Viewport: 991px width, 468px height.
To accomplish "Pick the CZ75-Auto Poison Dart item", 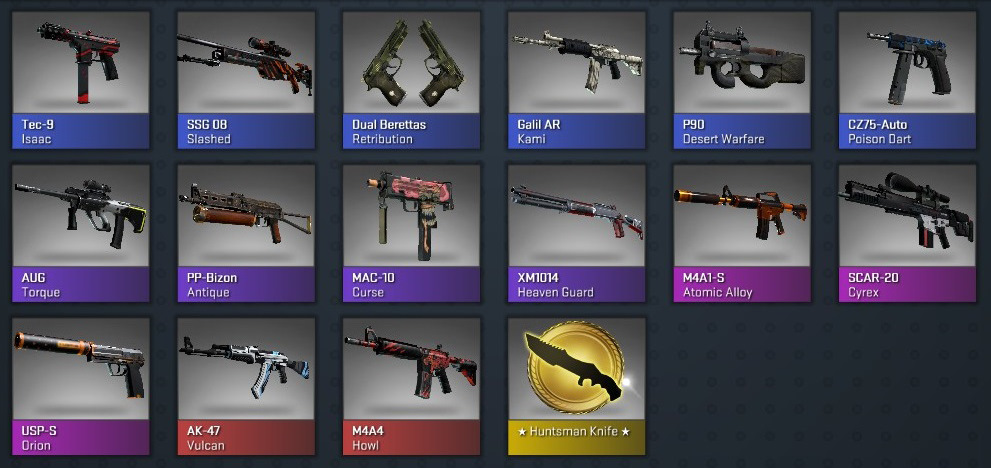I will 907,79.
